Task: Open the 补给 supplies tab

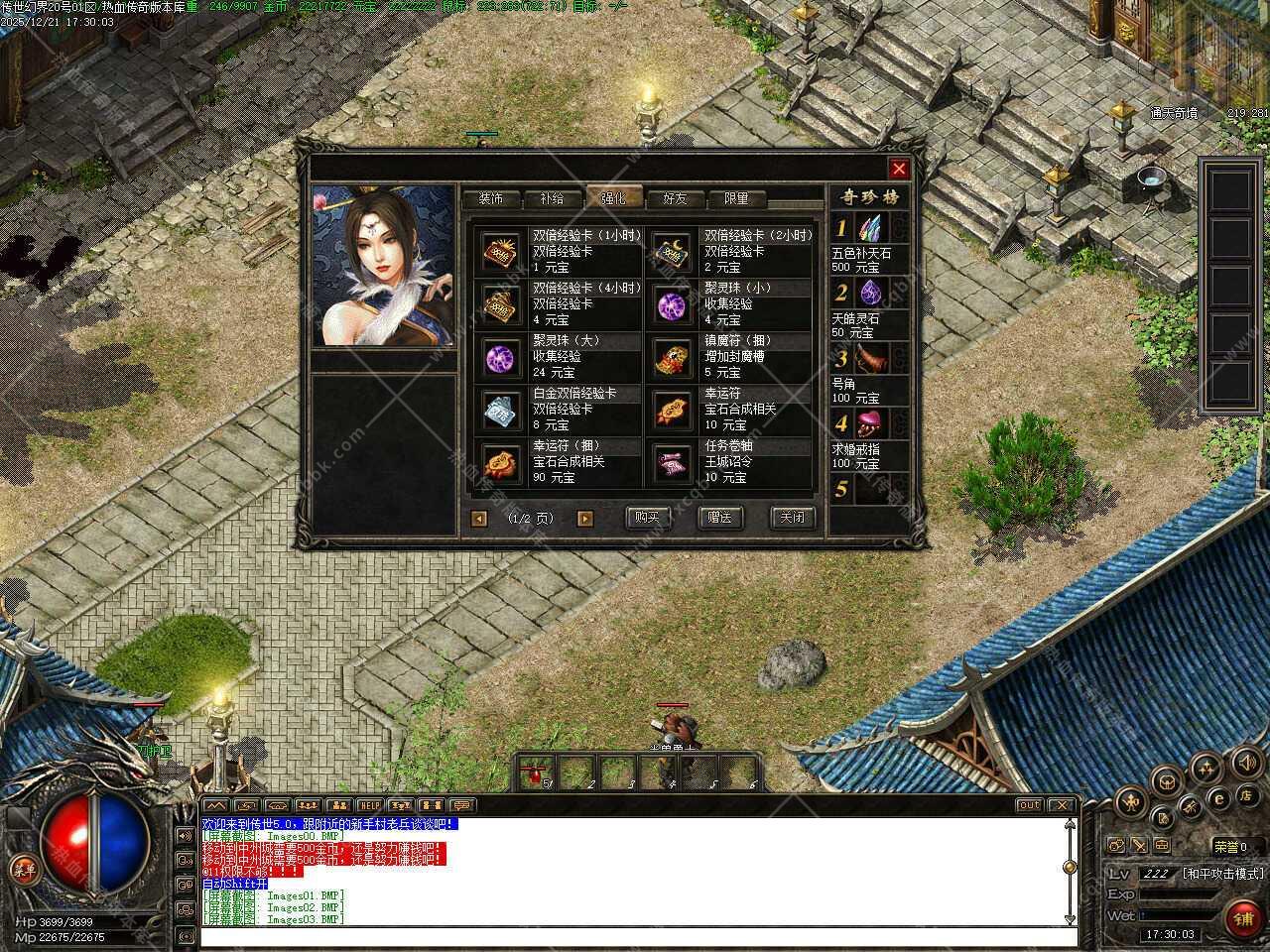Action: 552,198
